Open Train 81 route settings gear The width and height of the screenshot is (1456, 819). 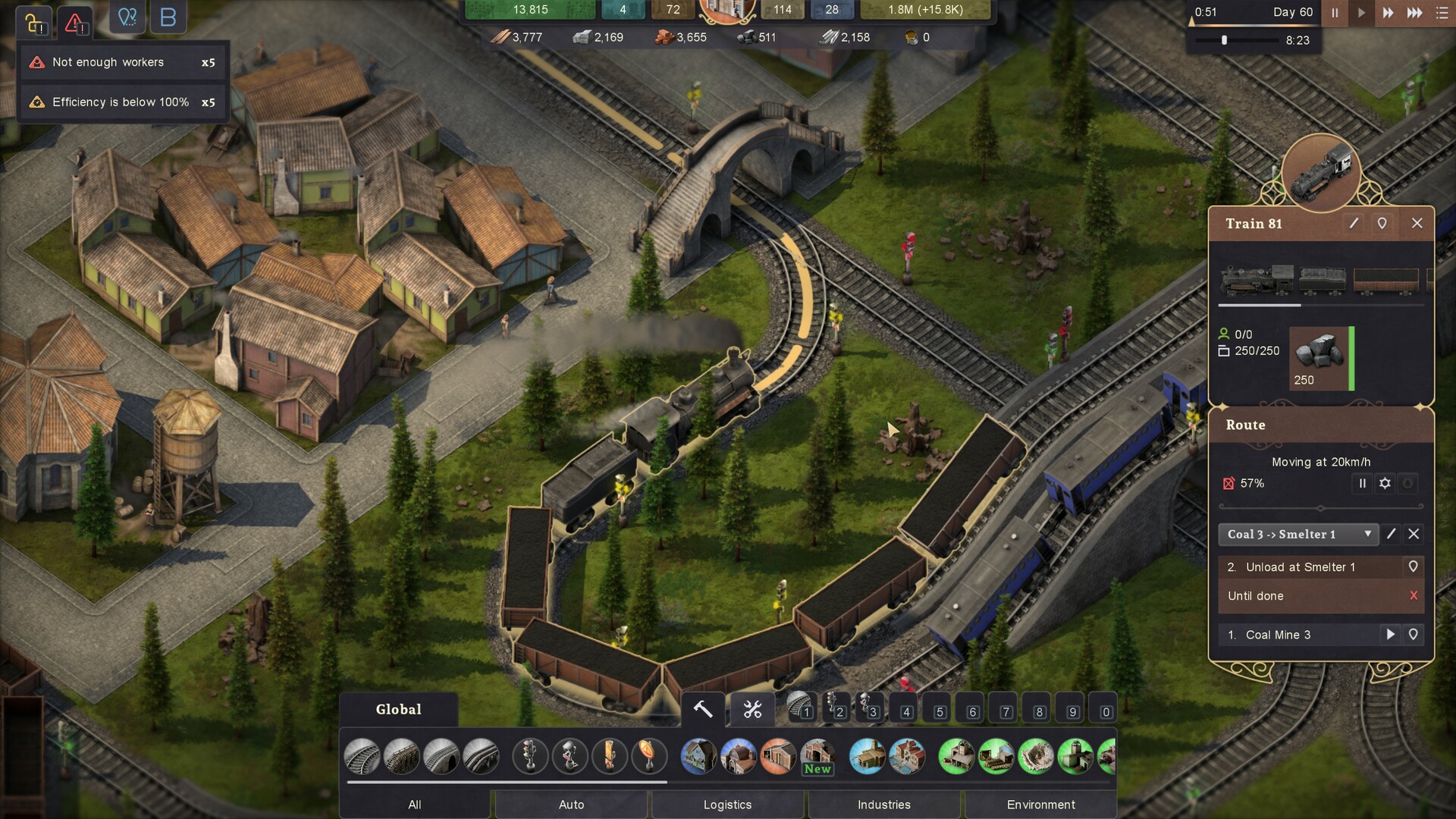tap(1385, 483)
